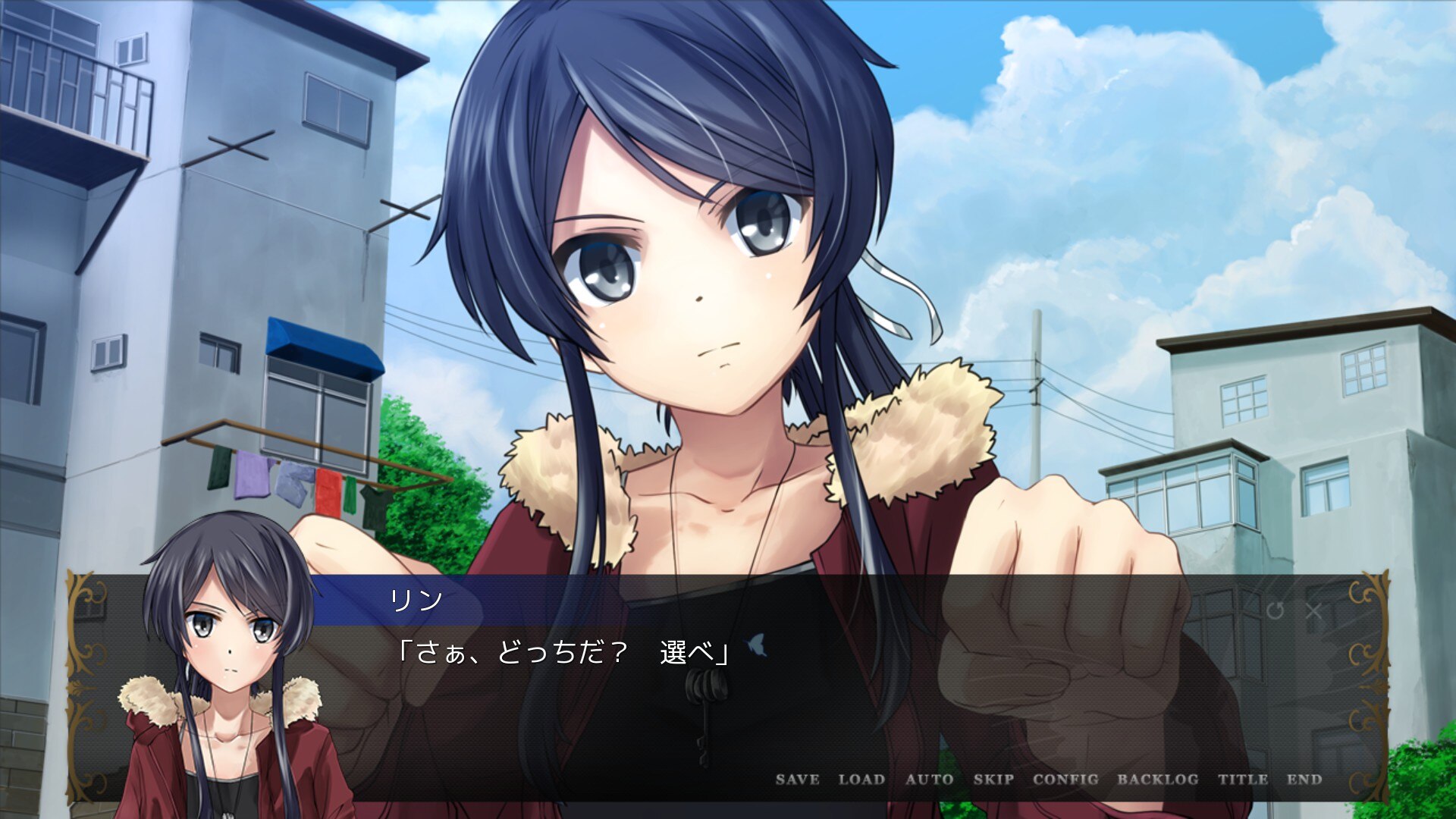Image resolution: width=1456 pixels, height=819 pixels.
Task: Open the SAVE menu
Action: coord(797,779)
